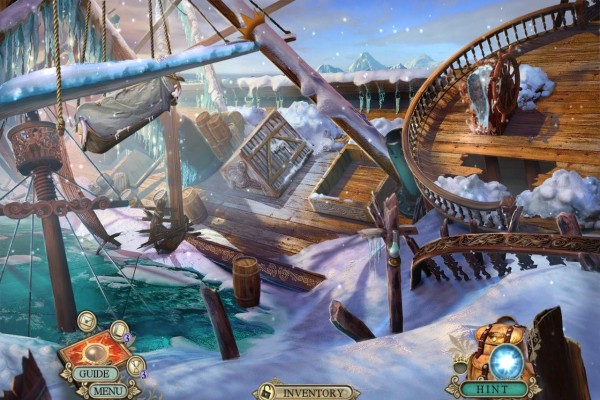Open the card medallion showing 3
Image resolution: width=600 pixels, height=400 pixels.
coord(119,331)
